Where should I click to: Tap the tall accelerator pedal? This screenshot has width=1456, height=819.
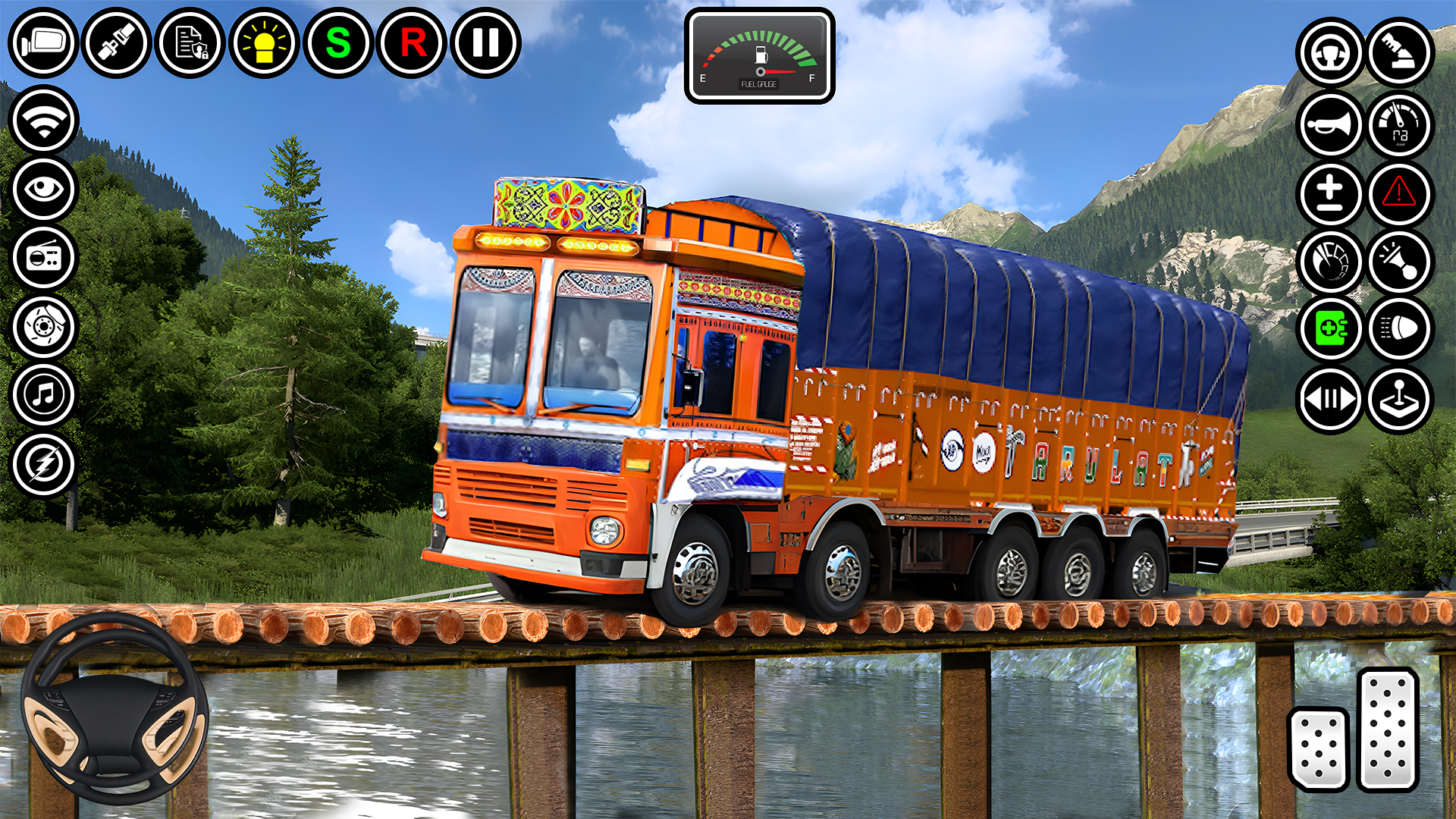[x=1388, y=729]
